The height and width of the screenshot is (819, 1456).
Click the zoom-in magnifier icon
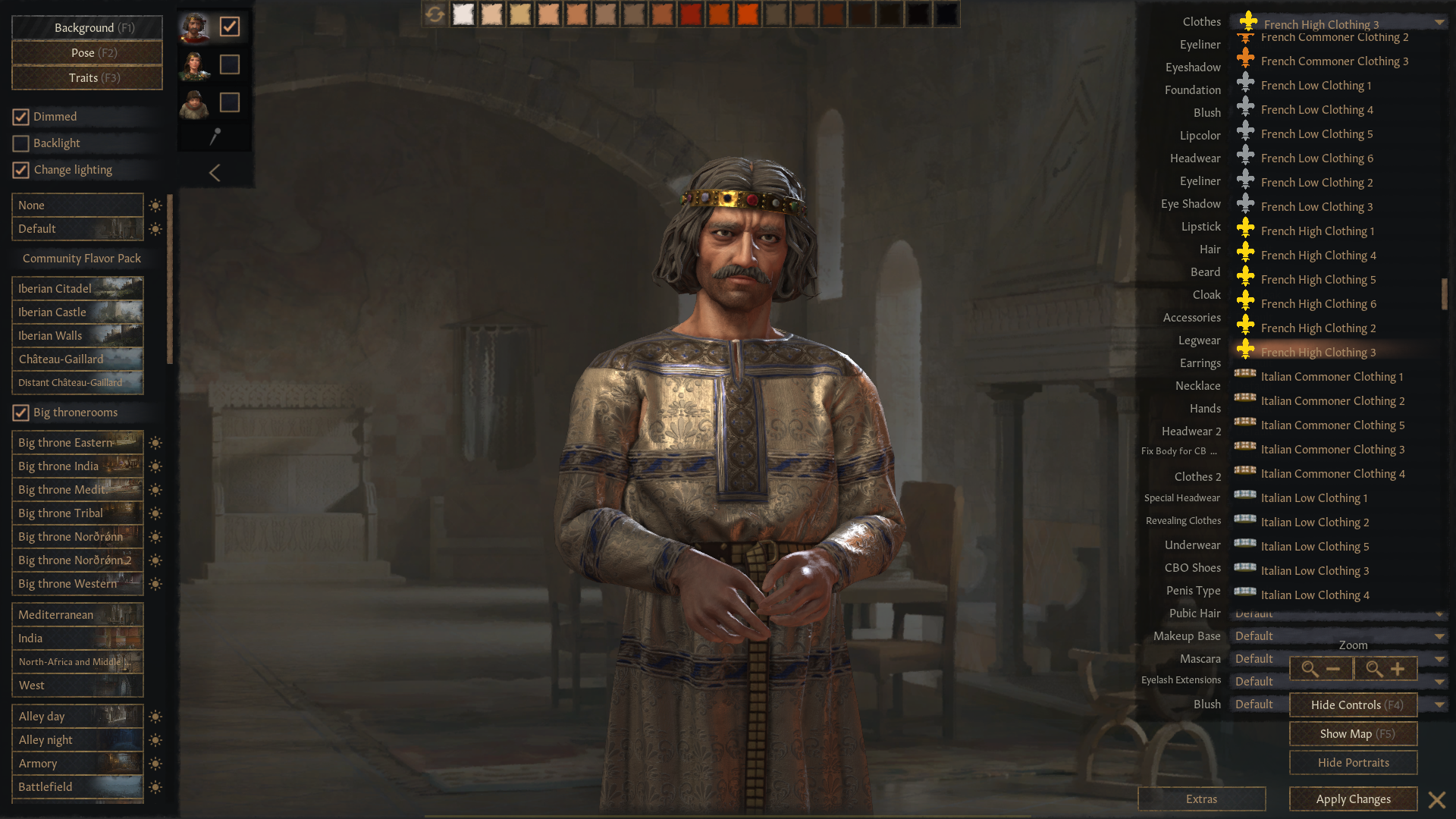click(x=1385, y=668)
